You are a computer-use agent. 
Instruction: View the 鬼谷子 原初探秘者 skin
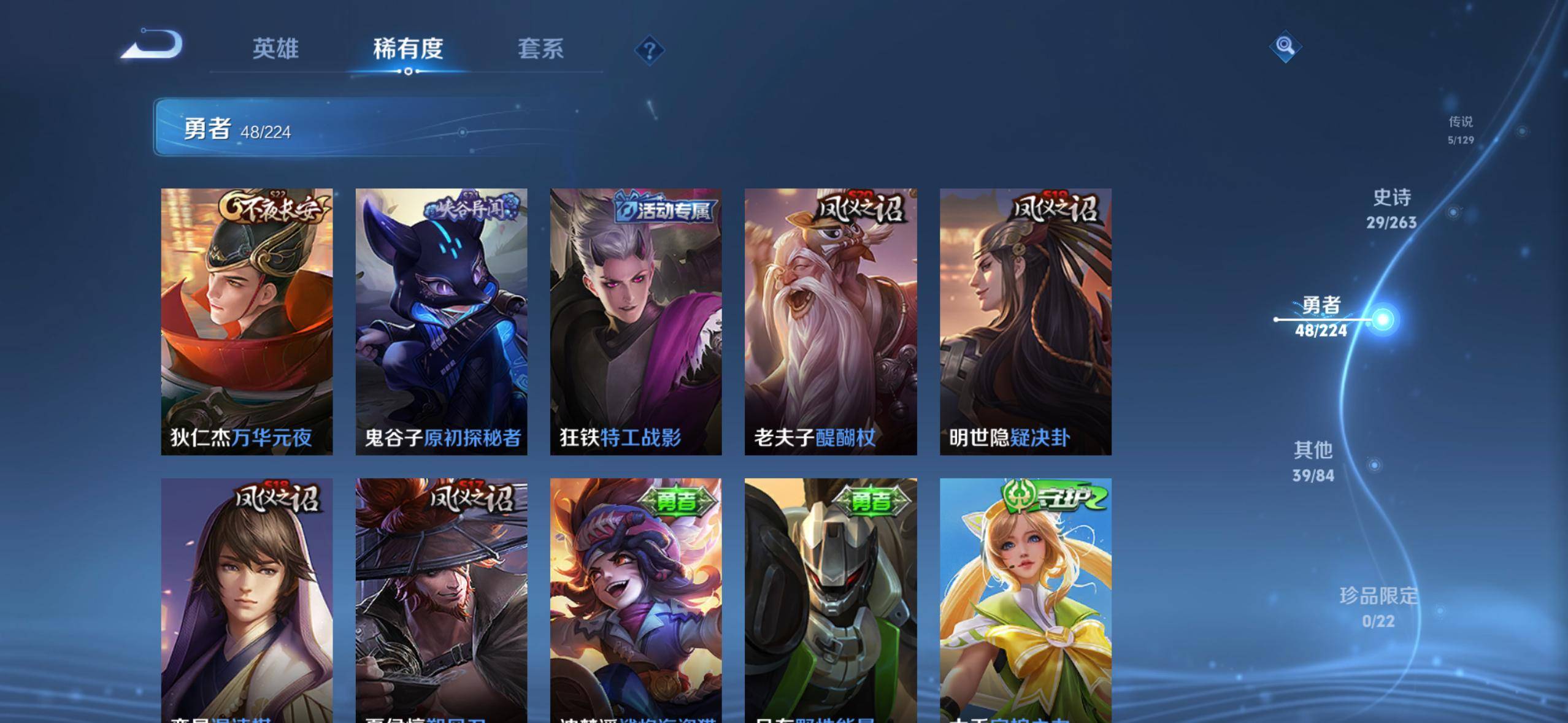[x=441, y=321]
